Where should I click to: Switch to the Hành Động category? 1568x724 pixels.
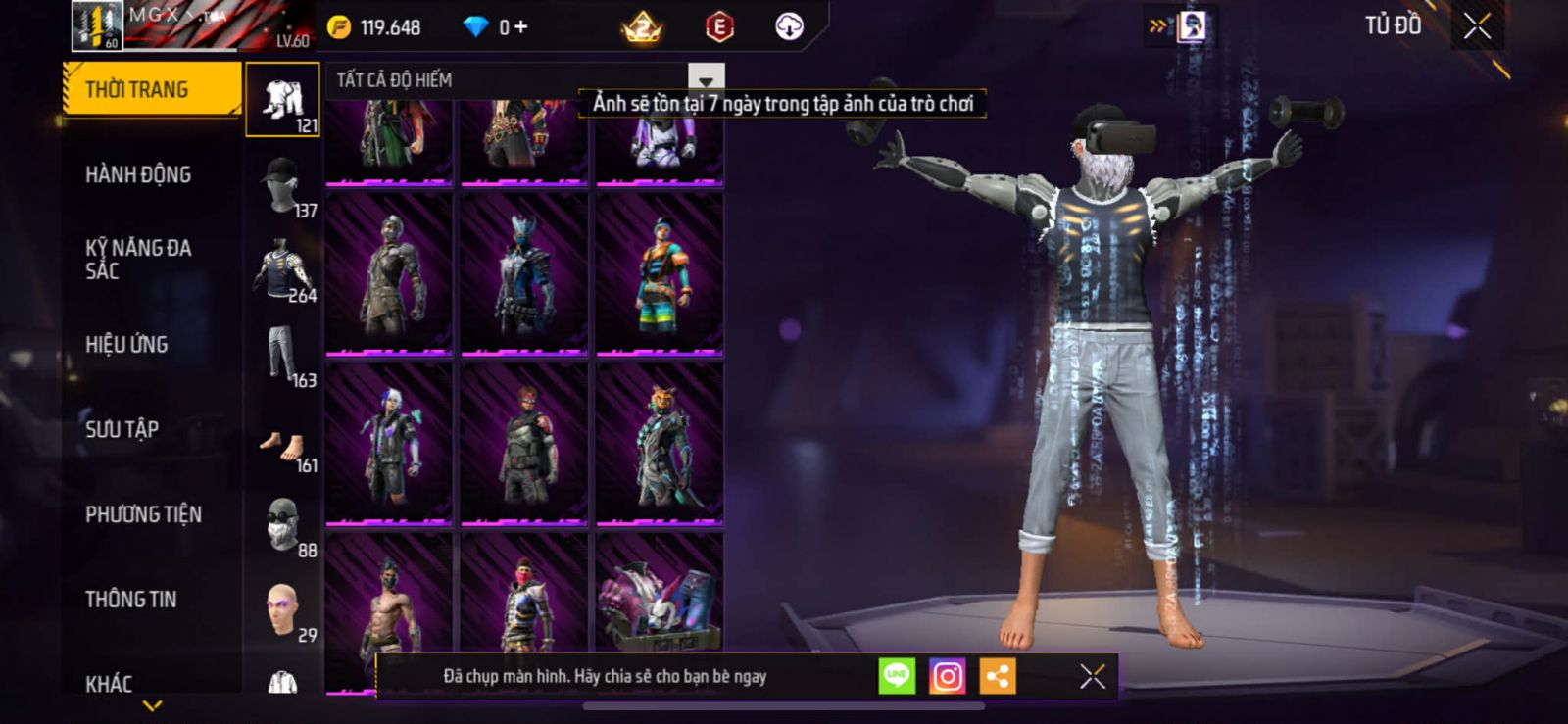pyautogui.click(x=138, y=175)
